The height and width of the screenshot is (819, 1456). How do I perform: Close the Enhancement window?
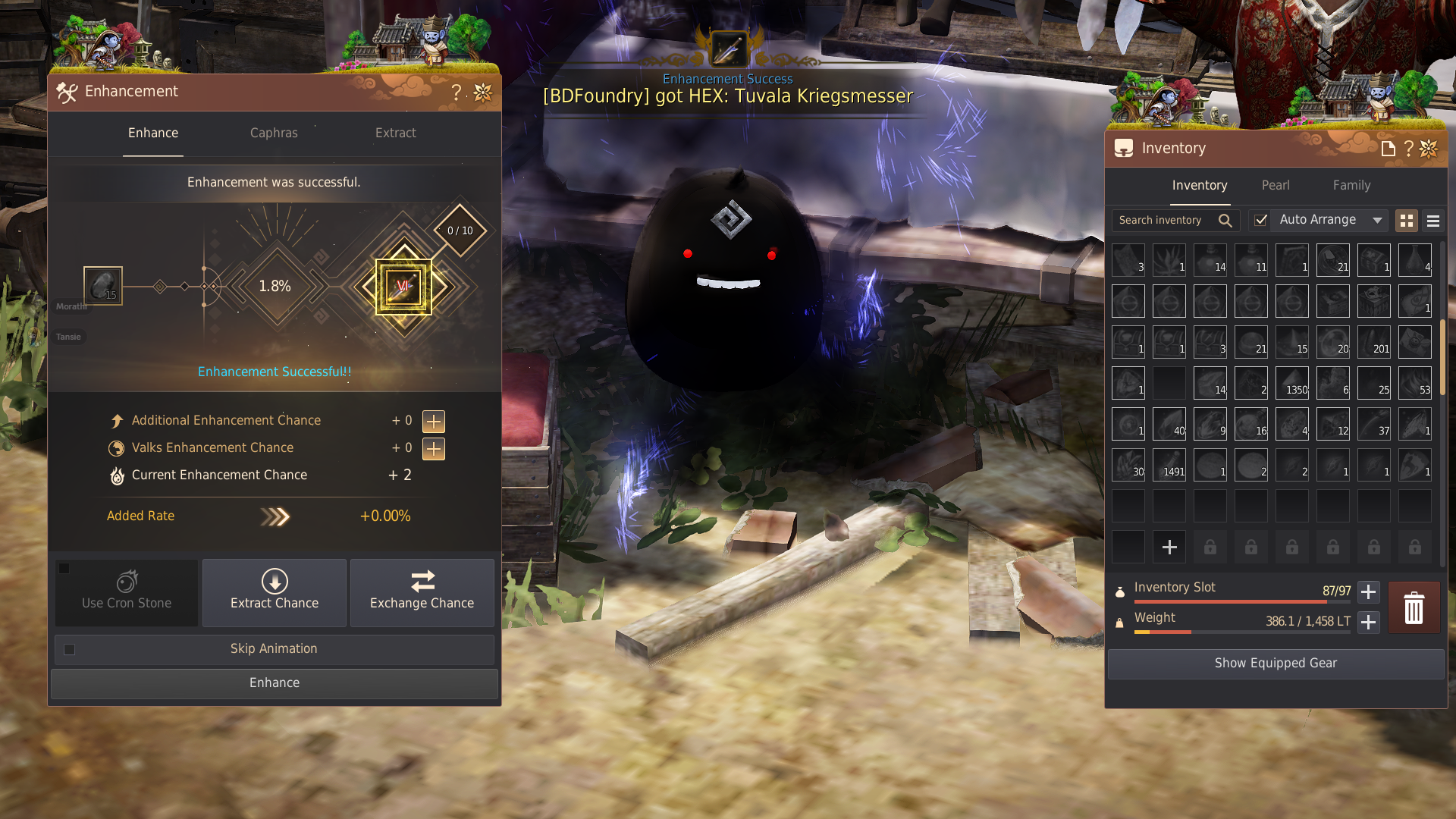click(483, 93)
